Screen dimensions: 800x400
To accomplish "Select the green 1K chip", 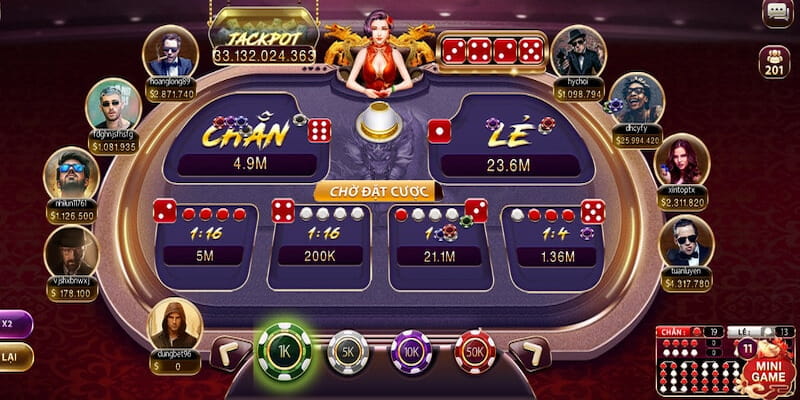I will pyautogui.click(x=285, y=351).
